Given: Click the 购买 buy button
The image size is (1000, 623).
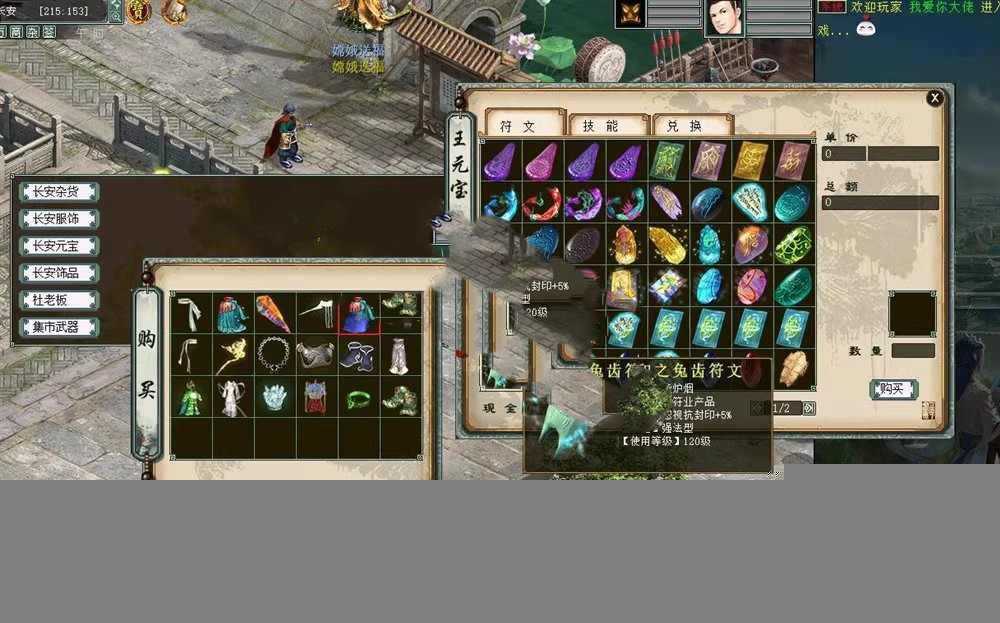Looking at the screenshot, I should coord(893,389).
